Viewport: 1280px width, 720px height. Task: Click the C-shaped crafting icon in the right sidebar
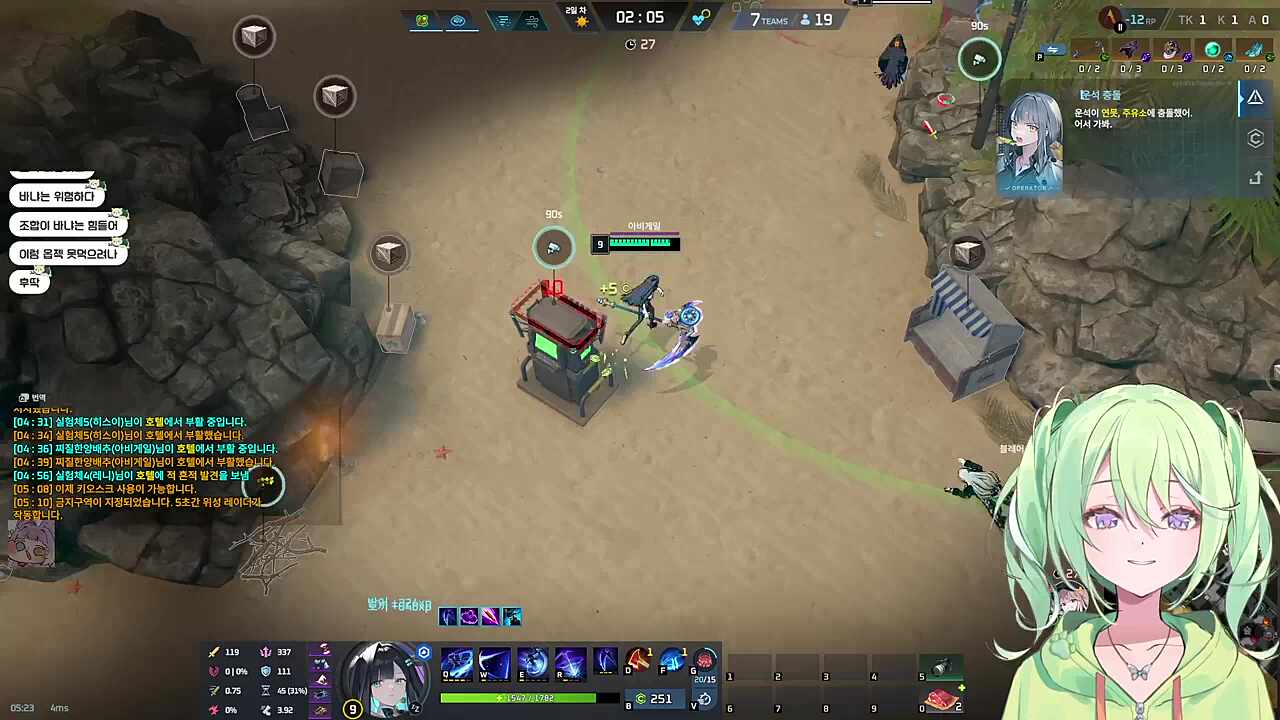[x=1256, y=139]
